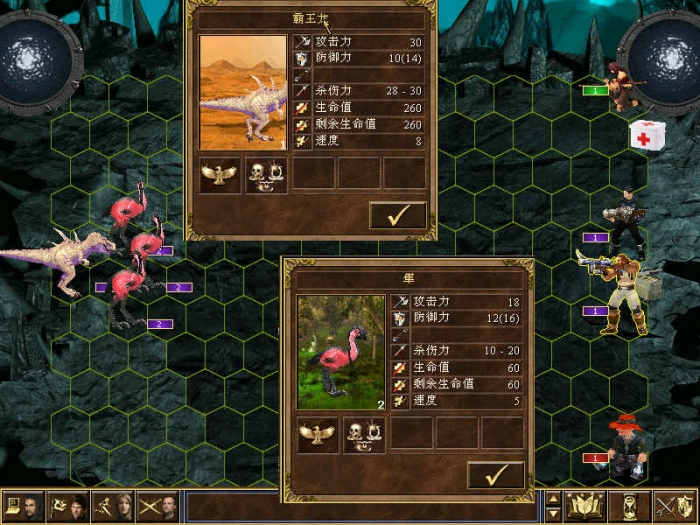Toggle auto-combat with the crossed swords button

159,507
